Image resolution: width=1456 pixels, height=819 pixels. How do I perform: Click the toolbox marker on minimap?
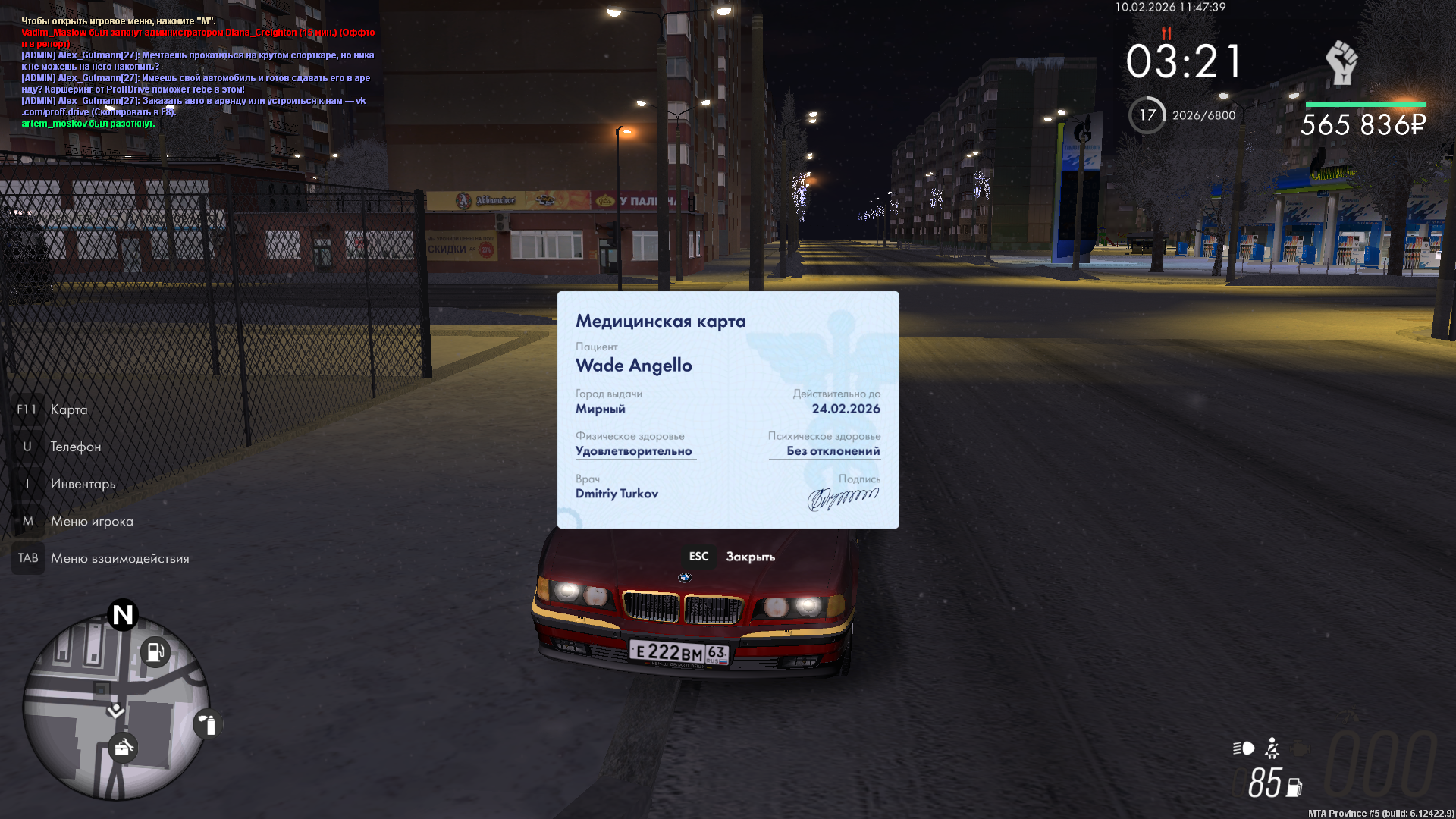pyautogui.click(x=123, y=748)
